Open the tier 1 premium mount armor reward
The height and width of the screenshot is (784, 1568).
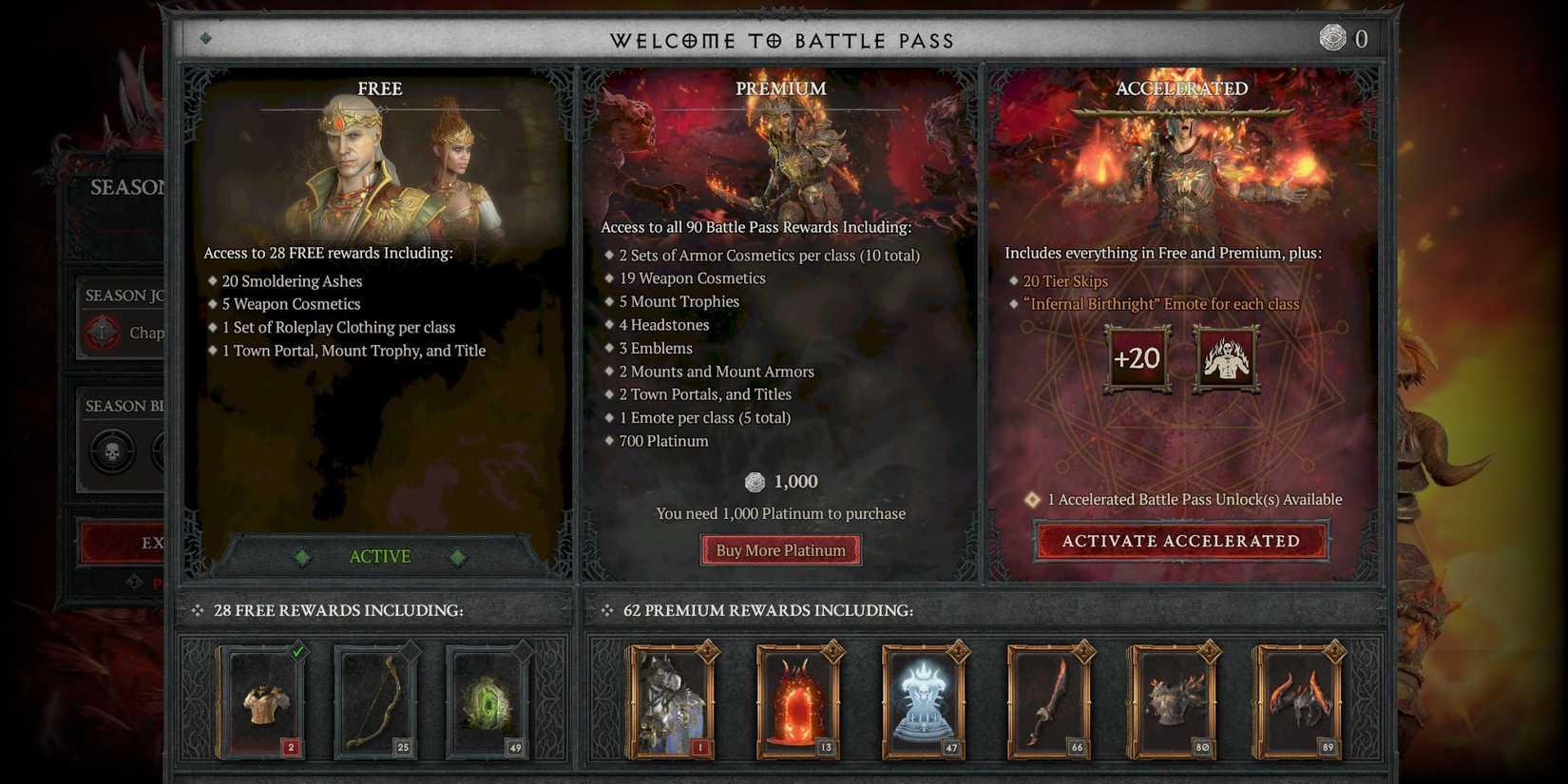point(670,700)
